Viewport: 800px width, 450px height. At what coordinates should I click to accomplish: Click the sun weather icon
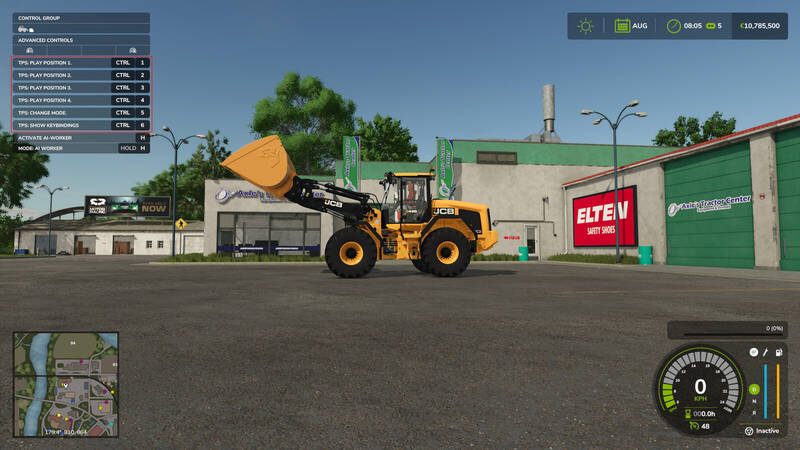coord(585,26)
